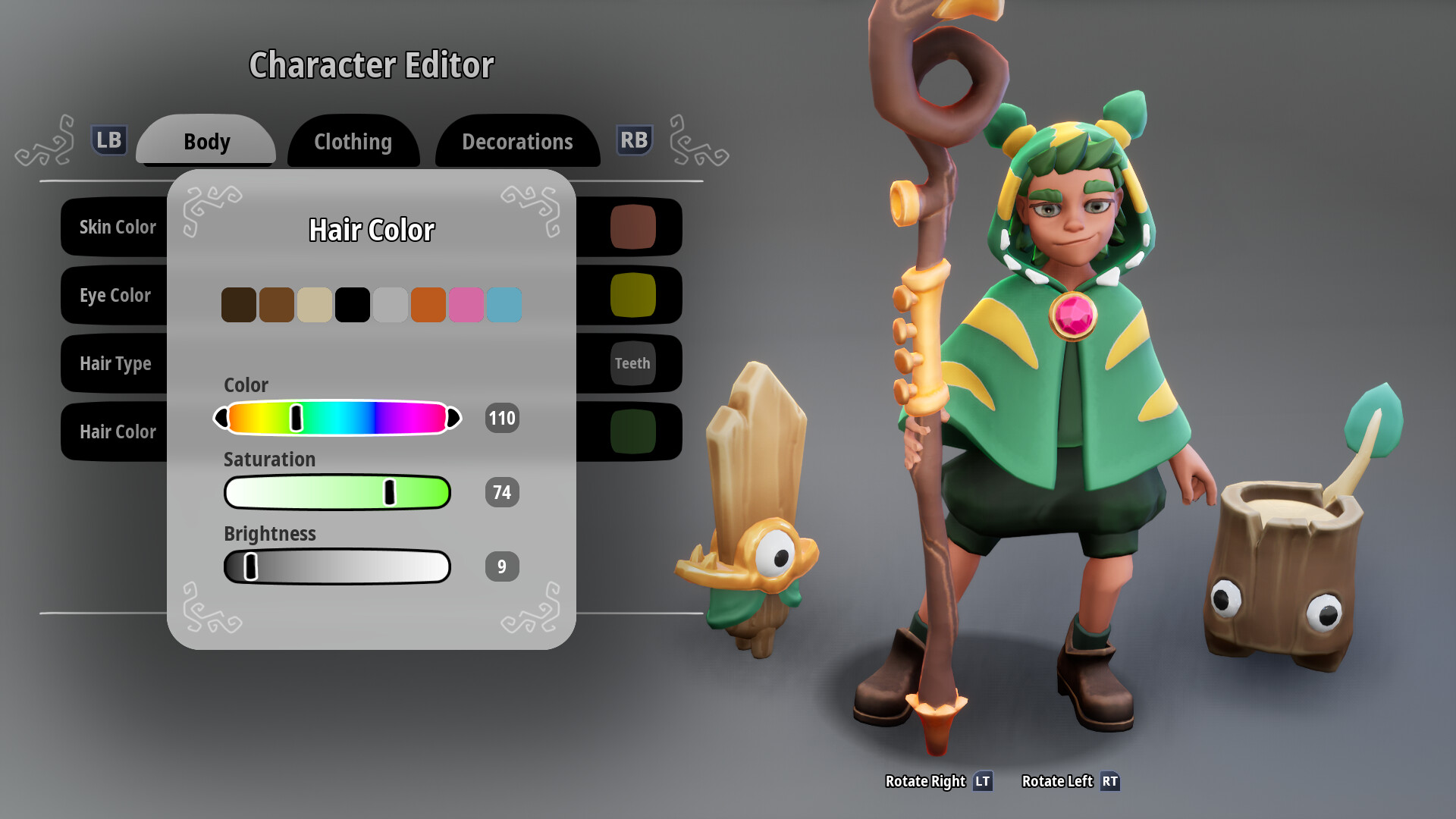Click the LT icon next to Rotate Right

tap(983, 781)
